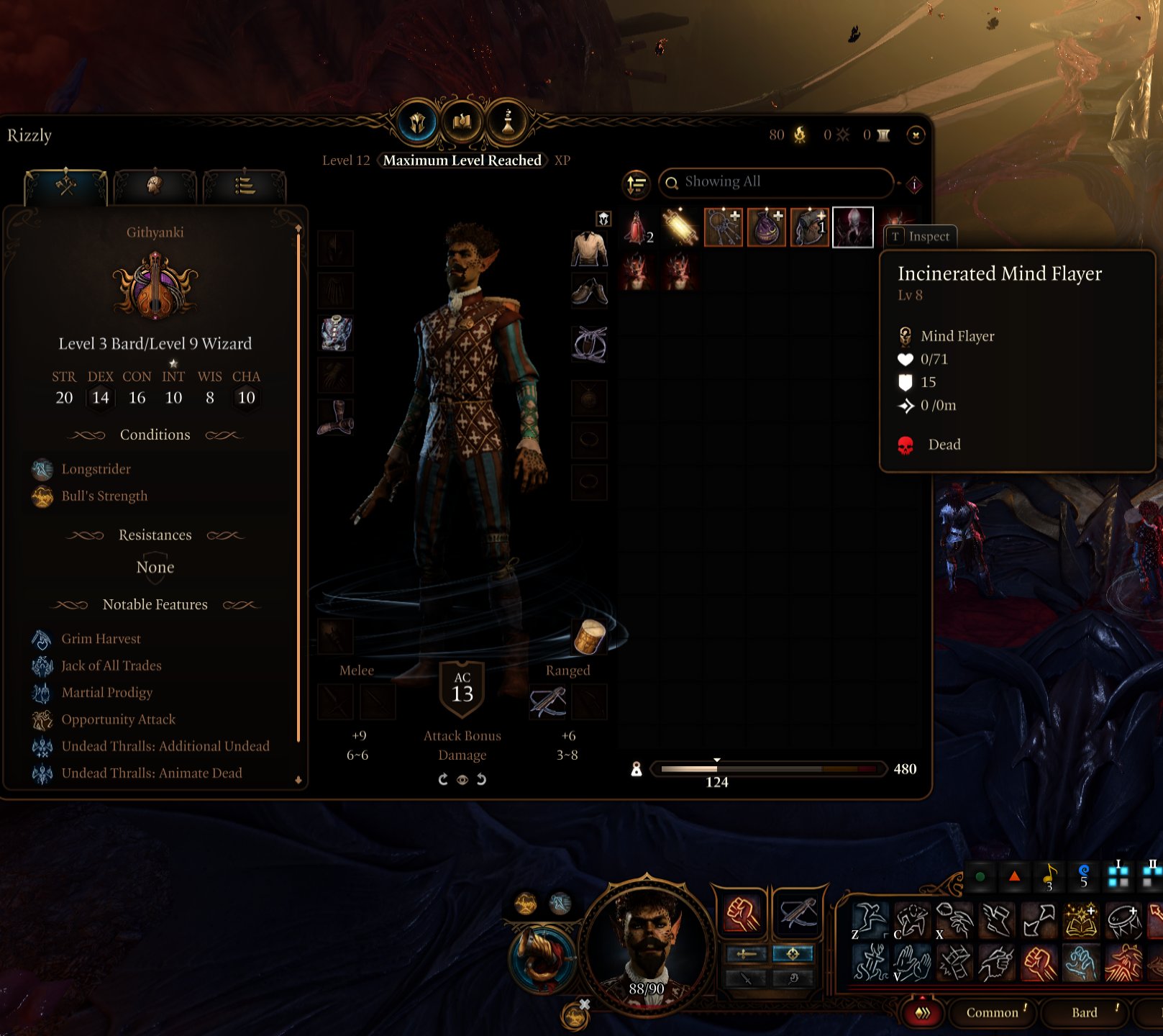The width and height of the screenshot is (1163, 1036).
Task: Switch hotbar to the Bard tab
Action: coord(1085,1012)
